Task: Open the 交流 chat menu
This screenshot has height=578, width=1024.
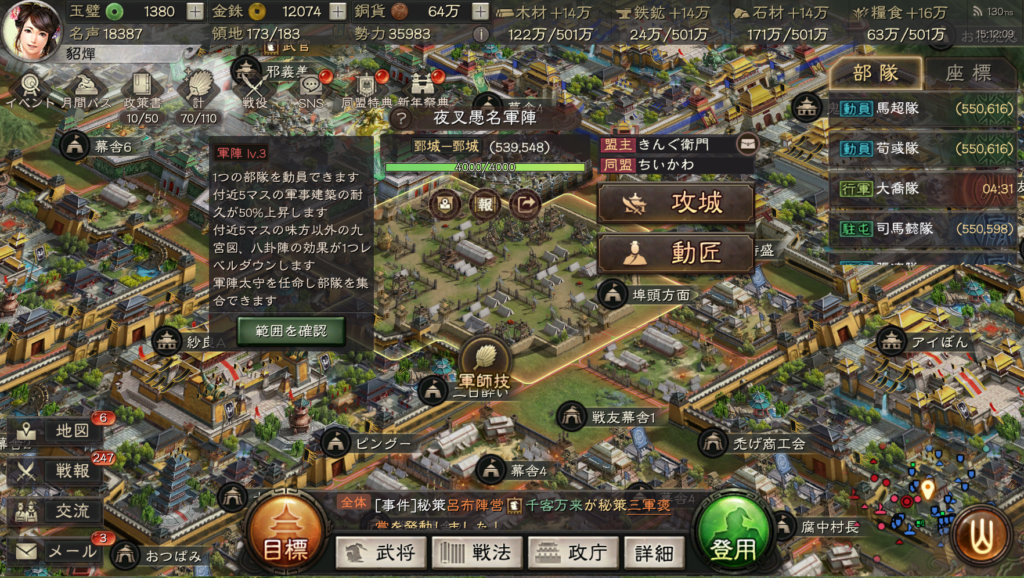Action: click(x=57, y=511)
